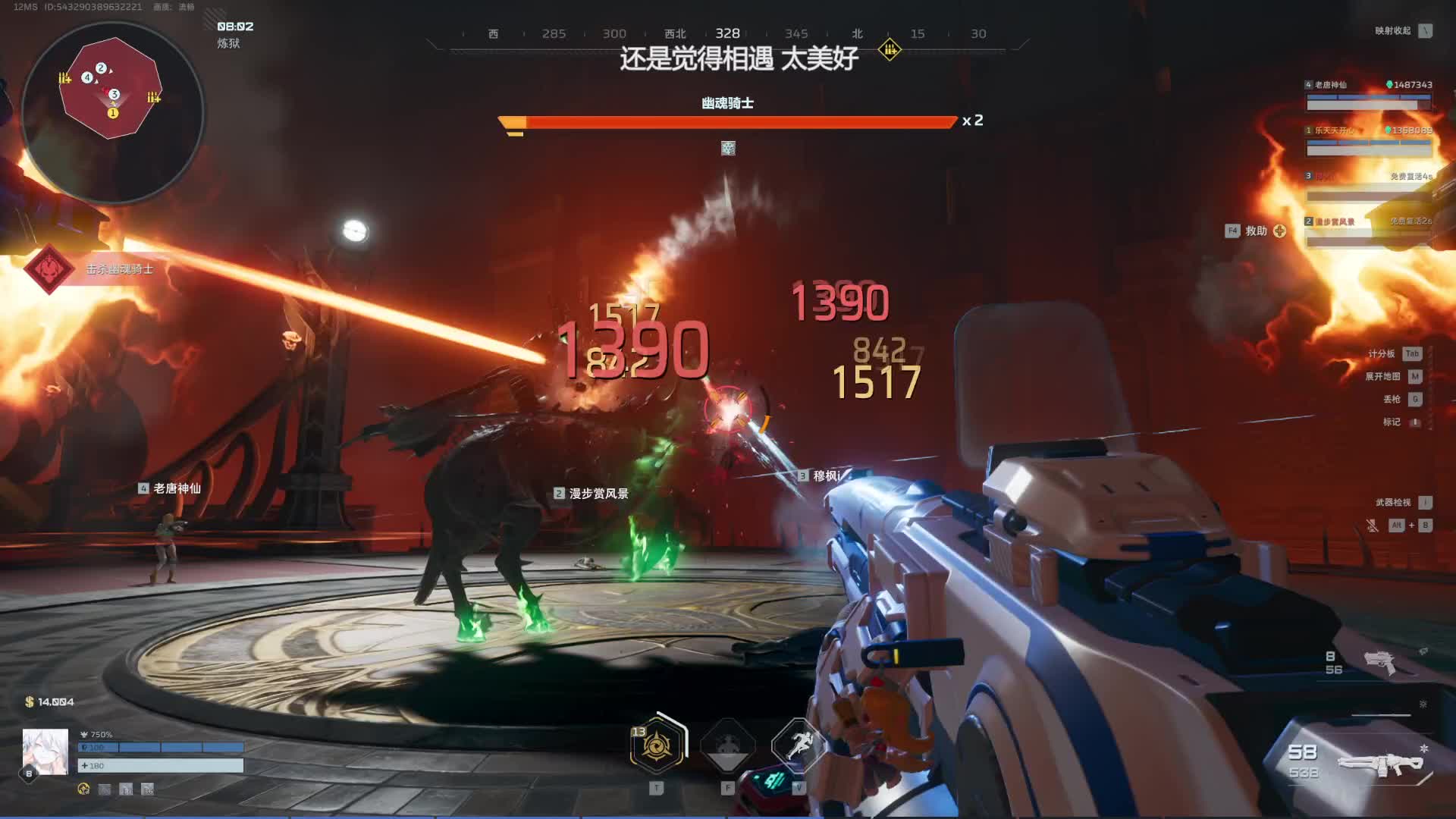Viewport: 1456px width, 819px height.
Task: Select teammate 乐天天开心 in squad list
Action: click(1368, 140)
